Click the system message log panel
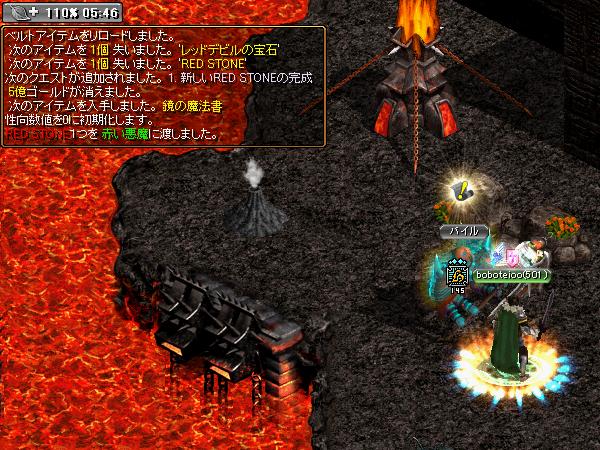 (164, 84)
